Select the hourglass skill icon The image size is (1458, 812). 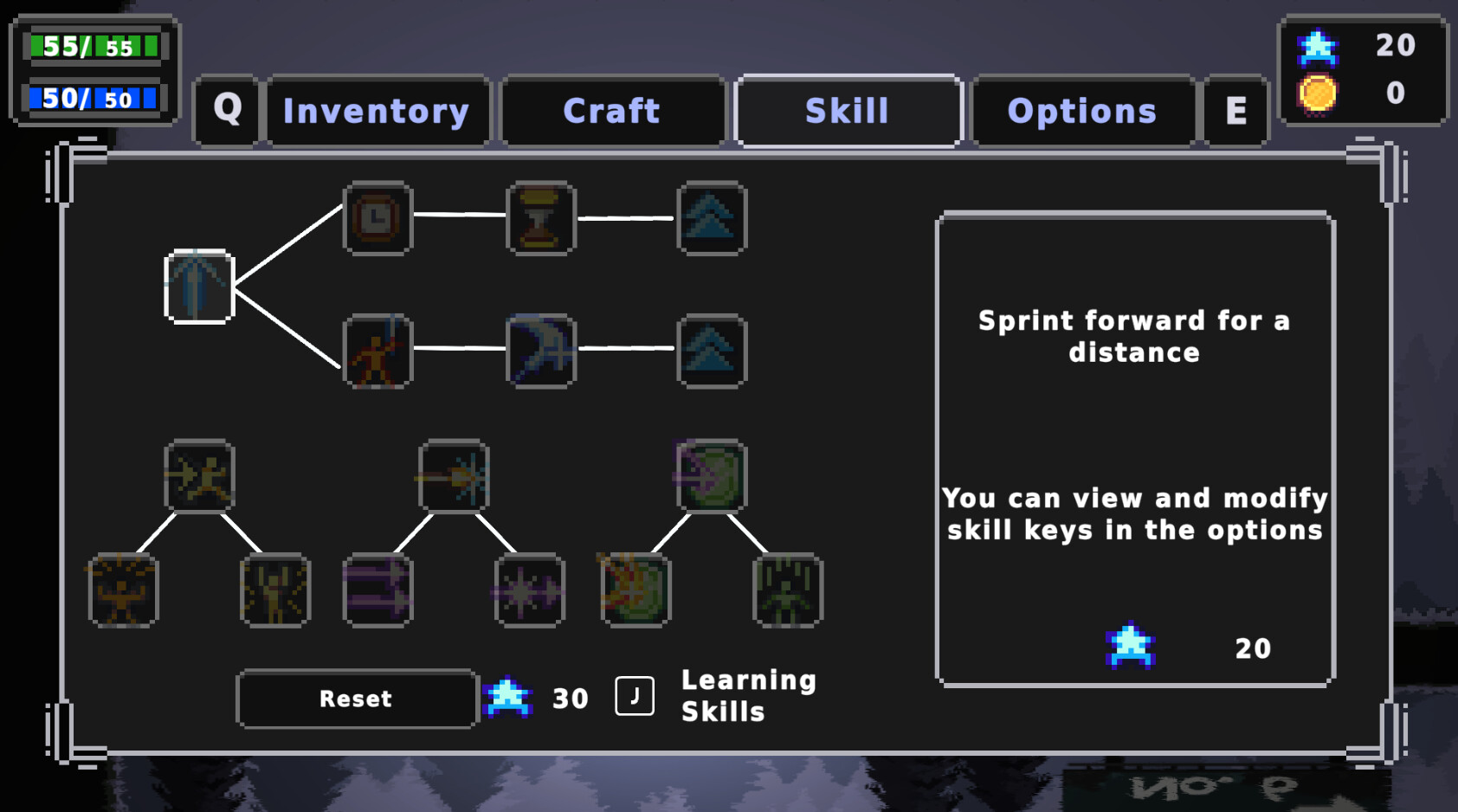[539, 219]
